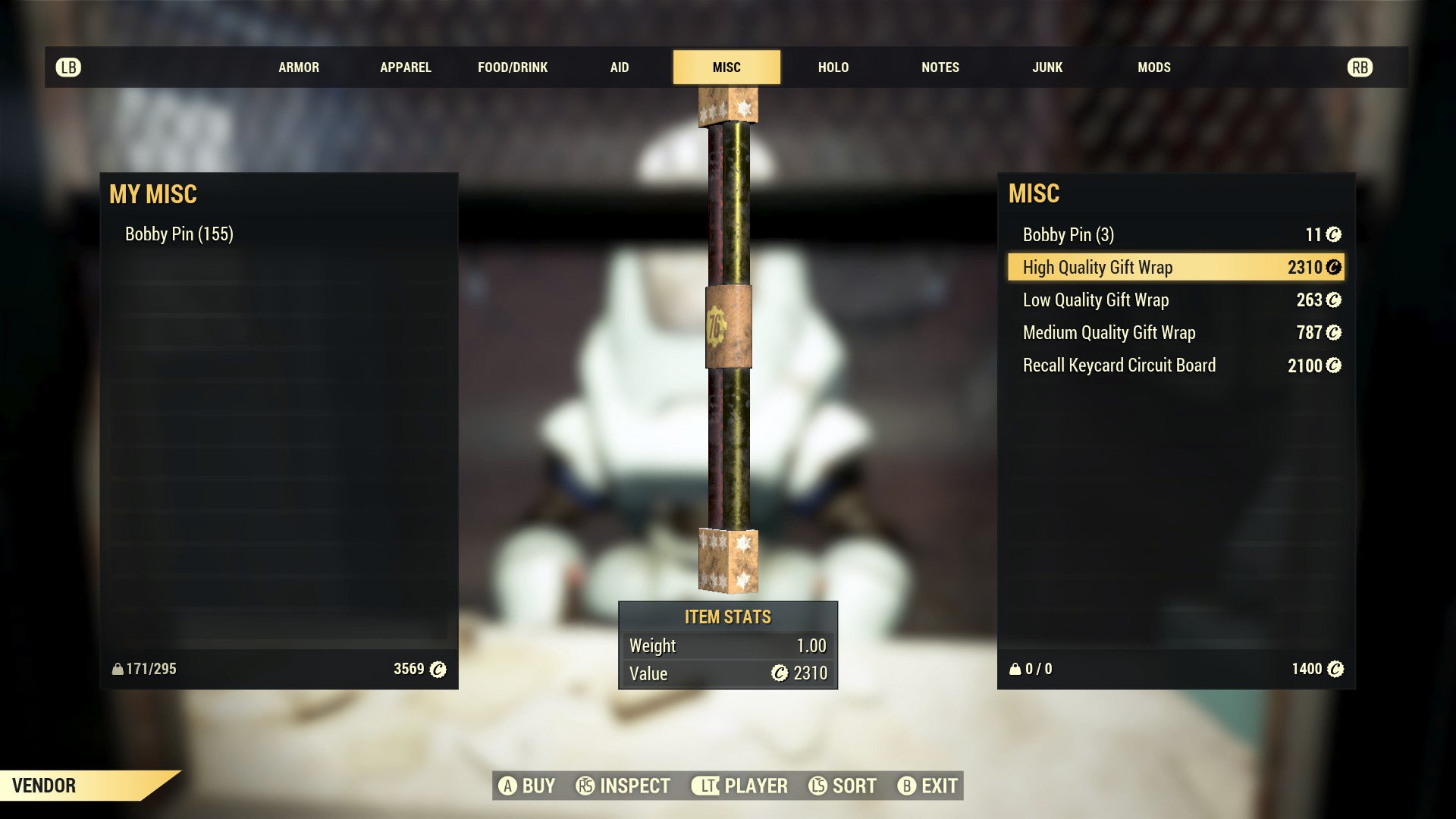Click the LB shoulder button icon
1456x819 pixels.
(x=68, y=67)
